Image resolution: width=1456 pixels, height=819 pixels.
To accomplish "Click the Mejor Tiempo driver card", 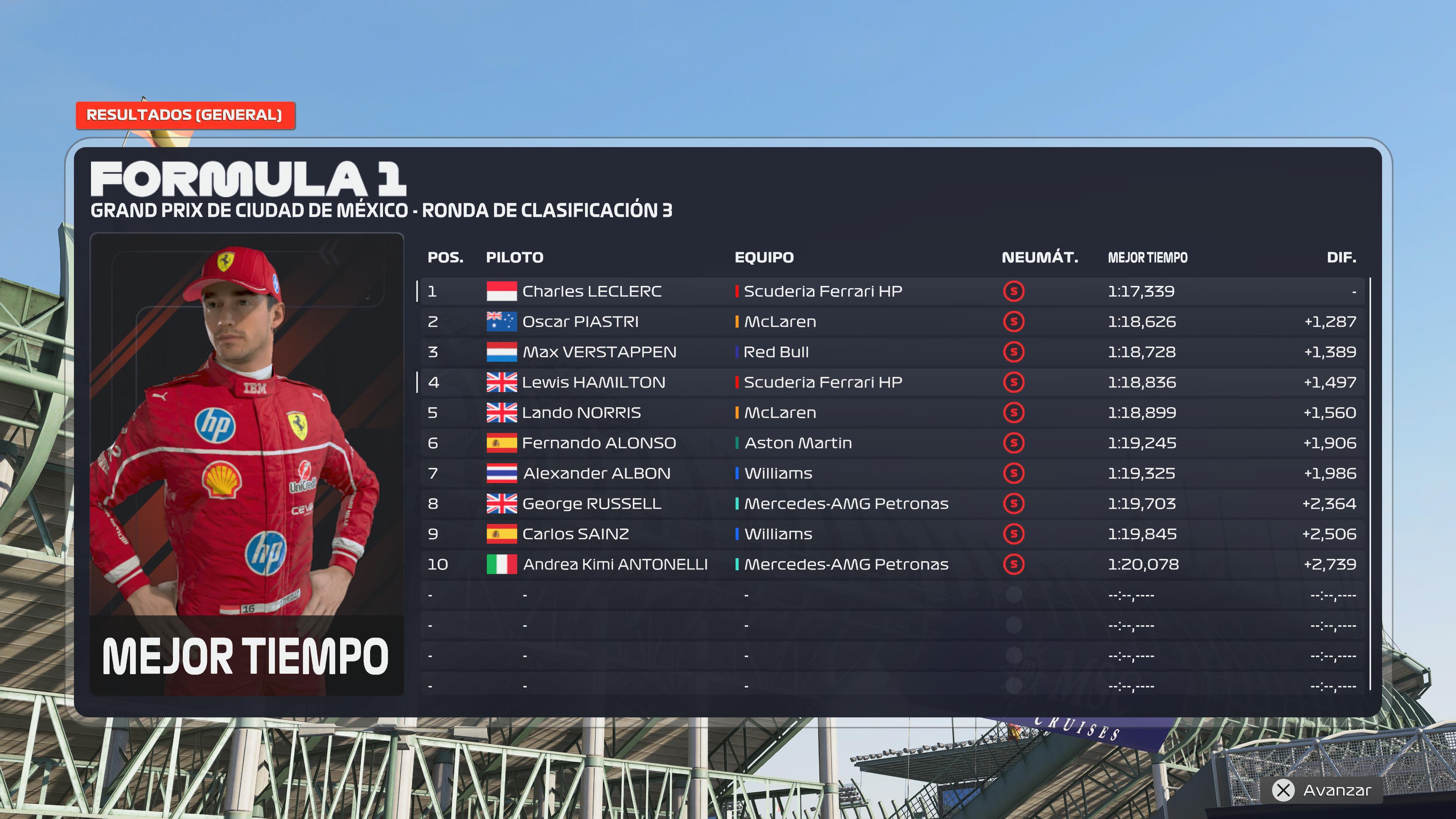I will (247, 463).
